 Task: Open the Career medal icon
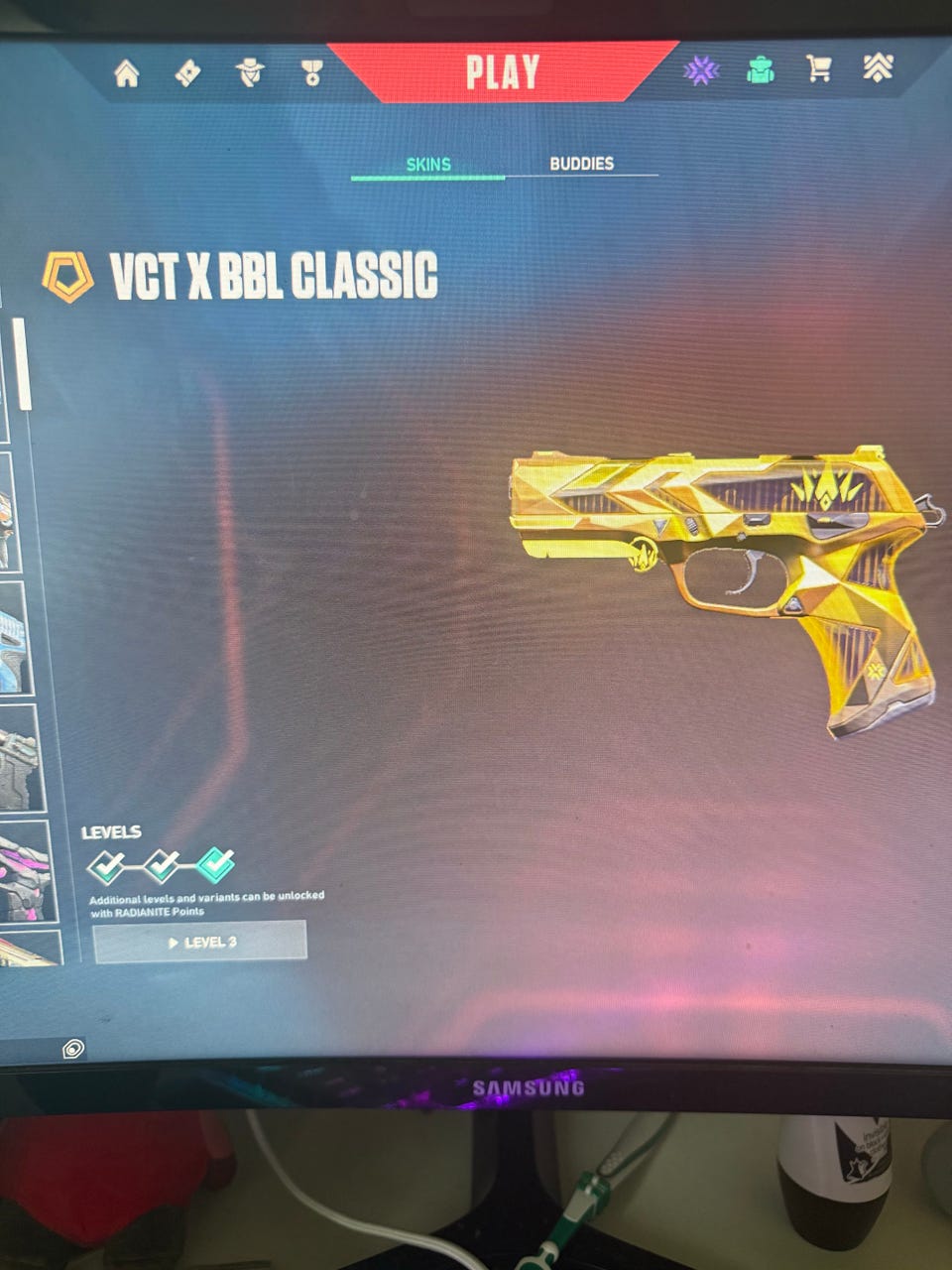pyautogui.click(x=312, y=71)
